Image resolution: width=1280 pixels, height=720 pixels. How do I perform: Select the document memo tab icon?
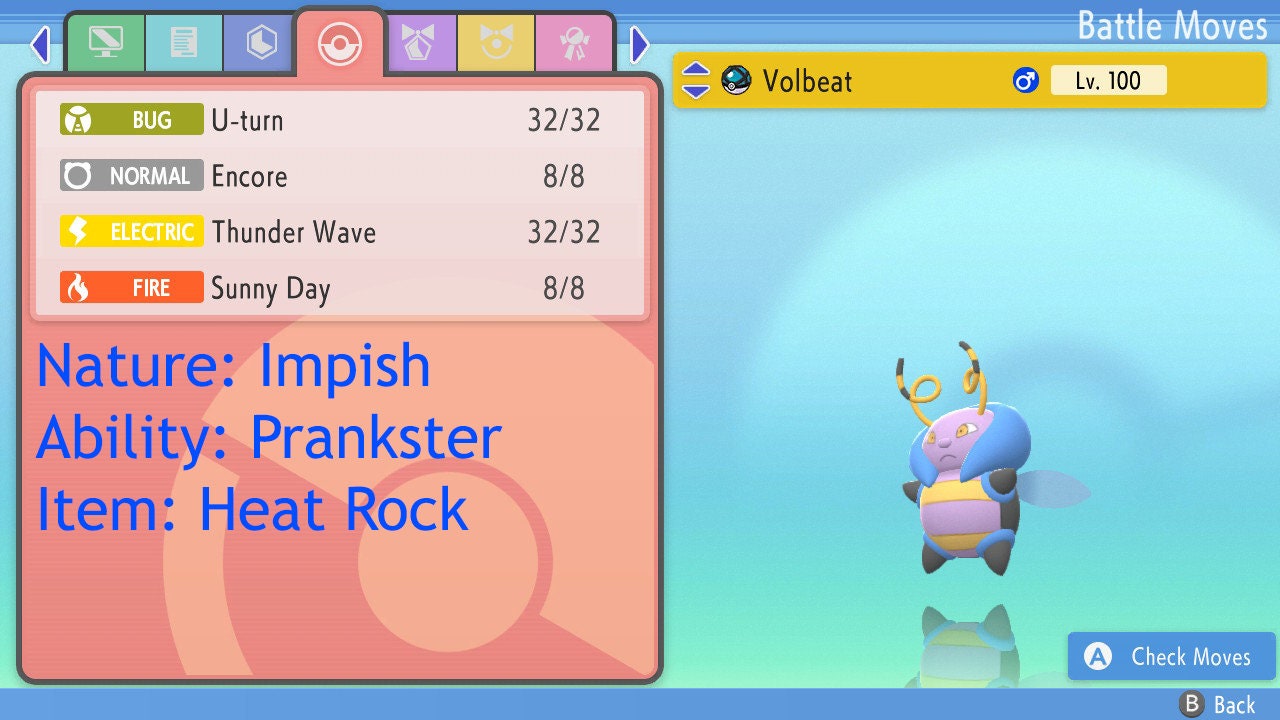184,43
